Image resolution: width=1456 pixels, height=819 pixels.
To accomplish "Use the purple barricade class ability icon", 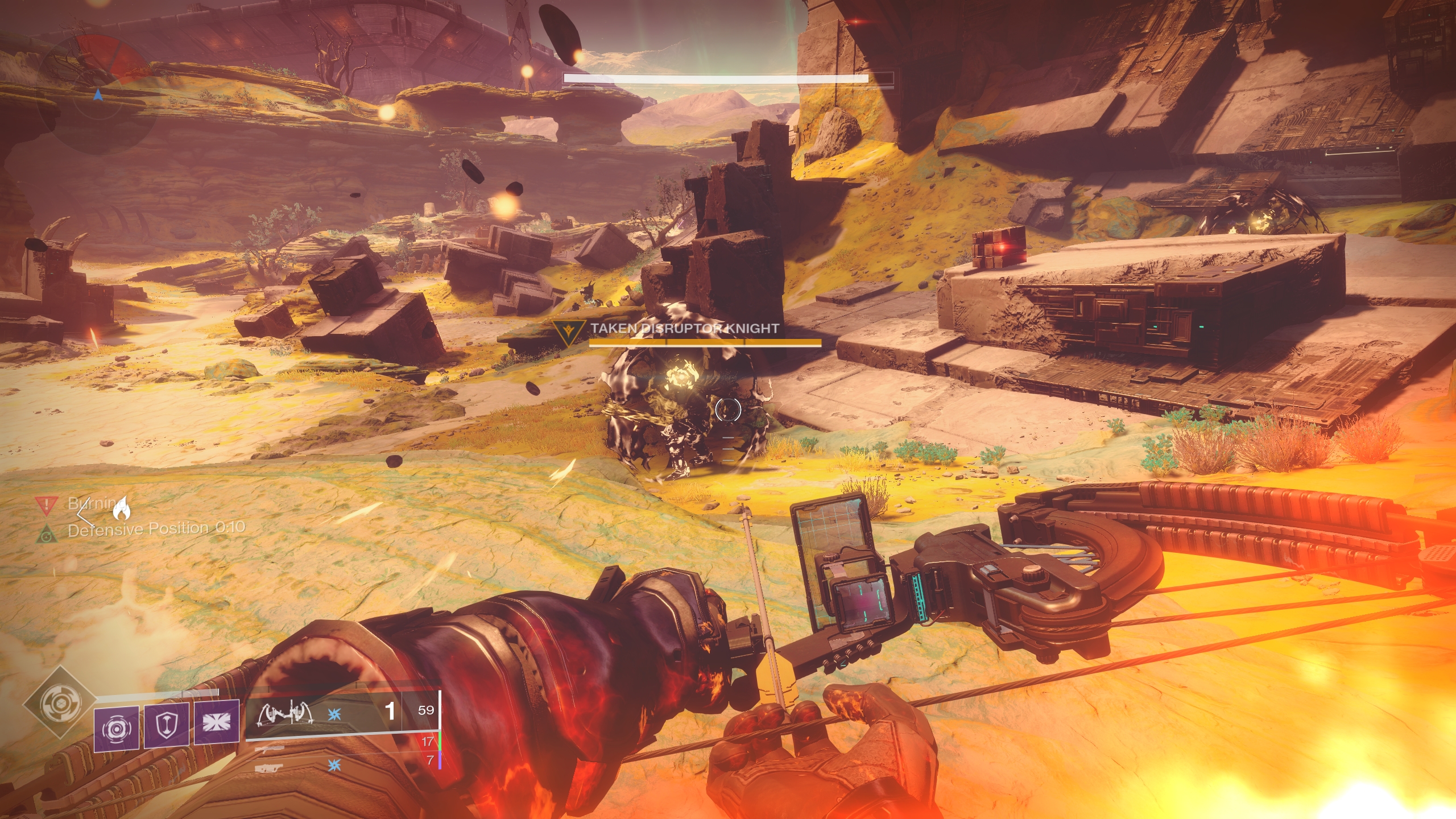I will (x=217, y=722).
